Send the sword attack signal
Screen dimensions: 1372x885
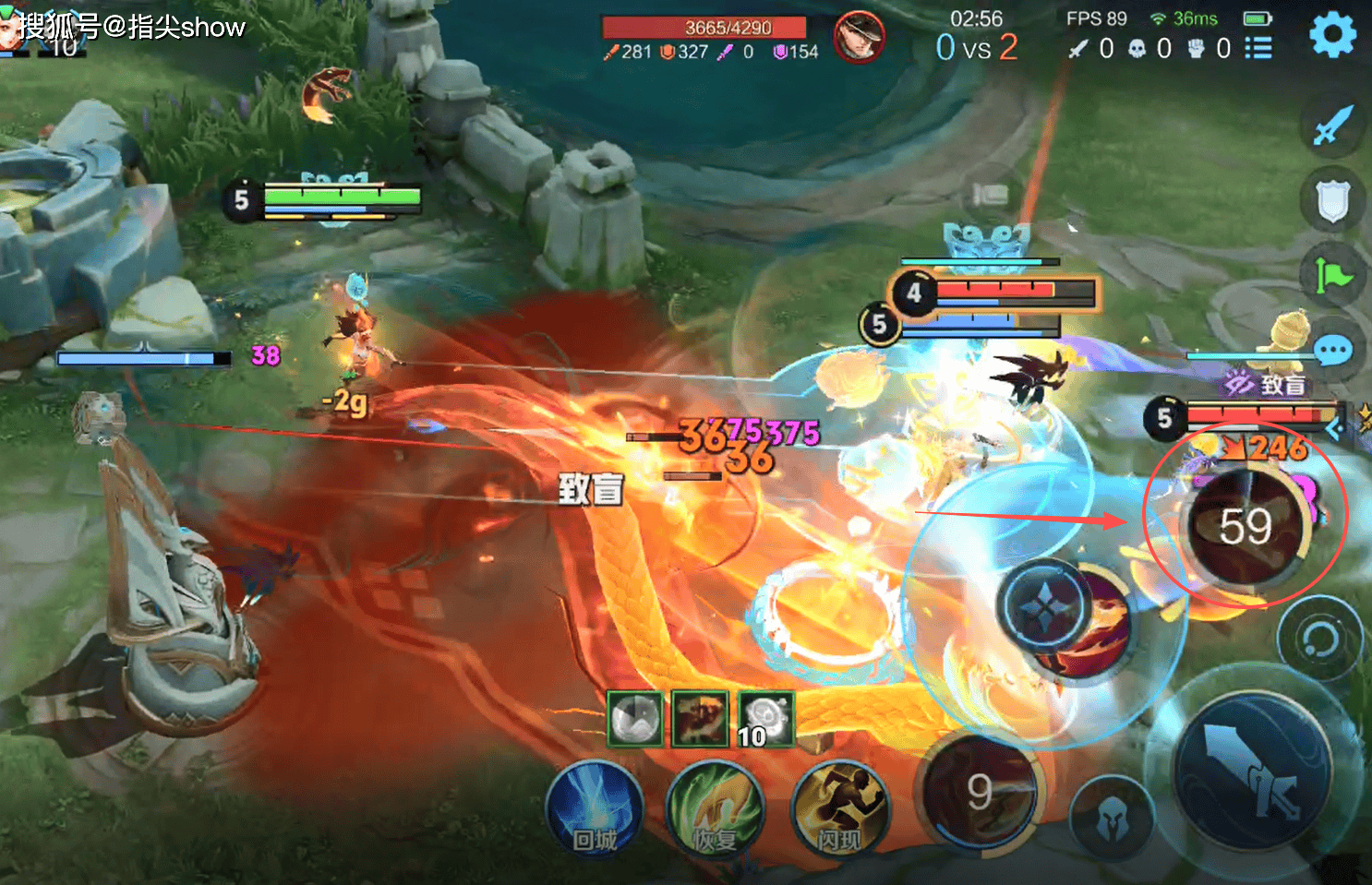pos(1331,126)
